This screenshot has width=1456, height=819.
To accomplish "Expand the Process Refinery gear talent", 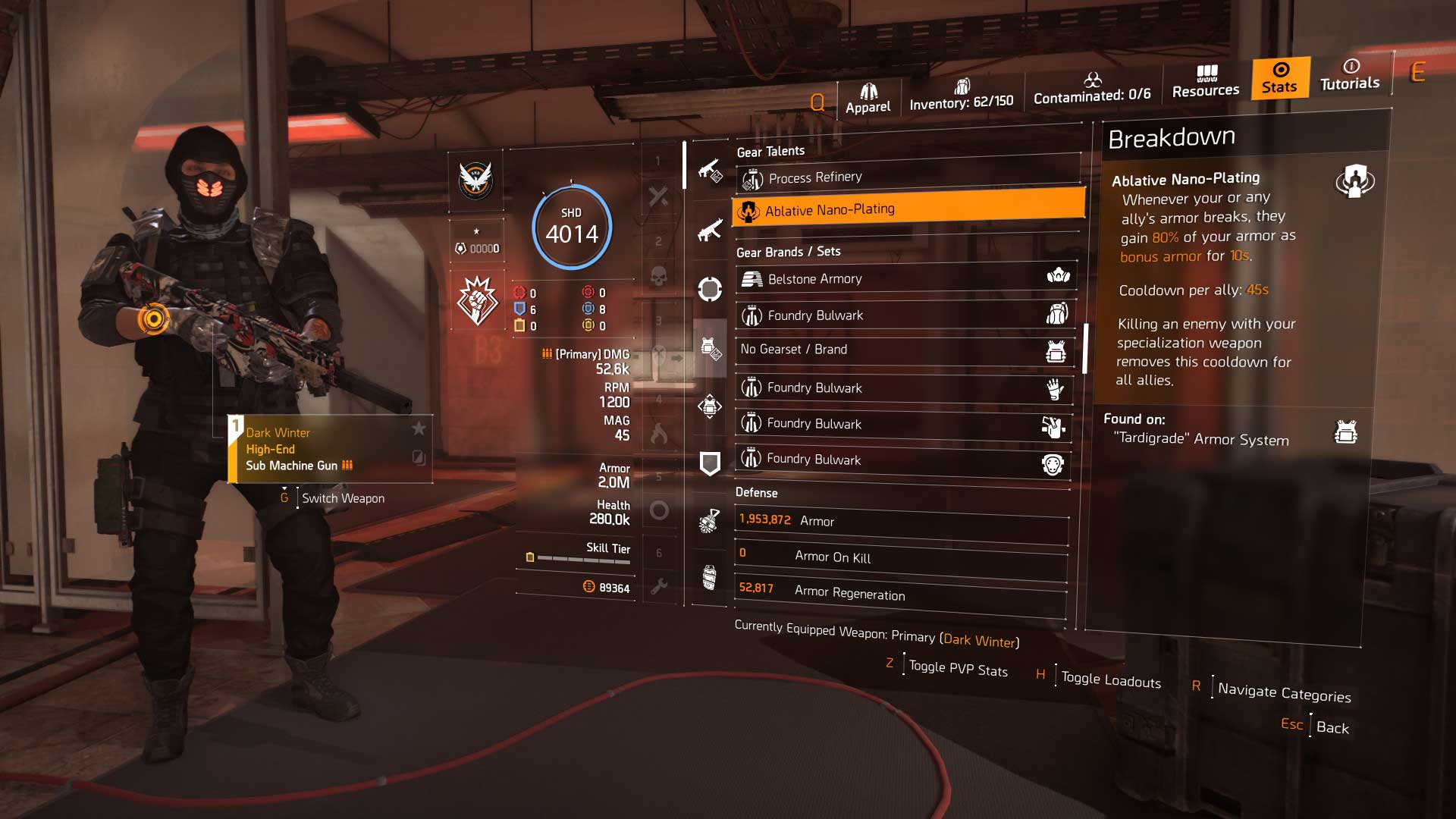I will pyautogui.click(x=904, y=177).
